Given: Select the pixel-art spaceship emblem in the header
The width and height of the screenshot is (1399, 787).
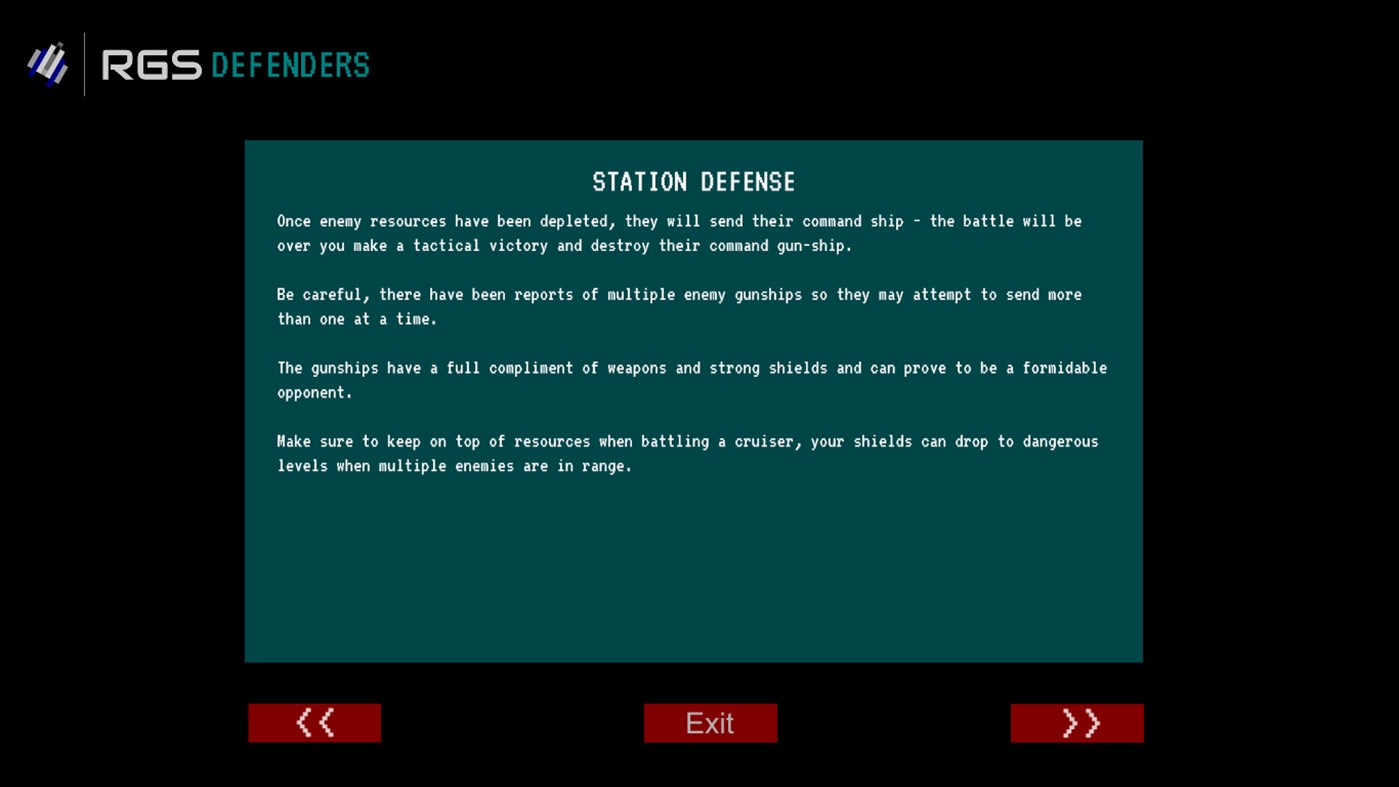Looking at the screenshot, I should [47, 64].
